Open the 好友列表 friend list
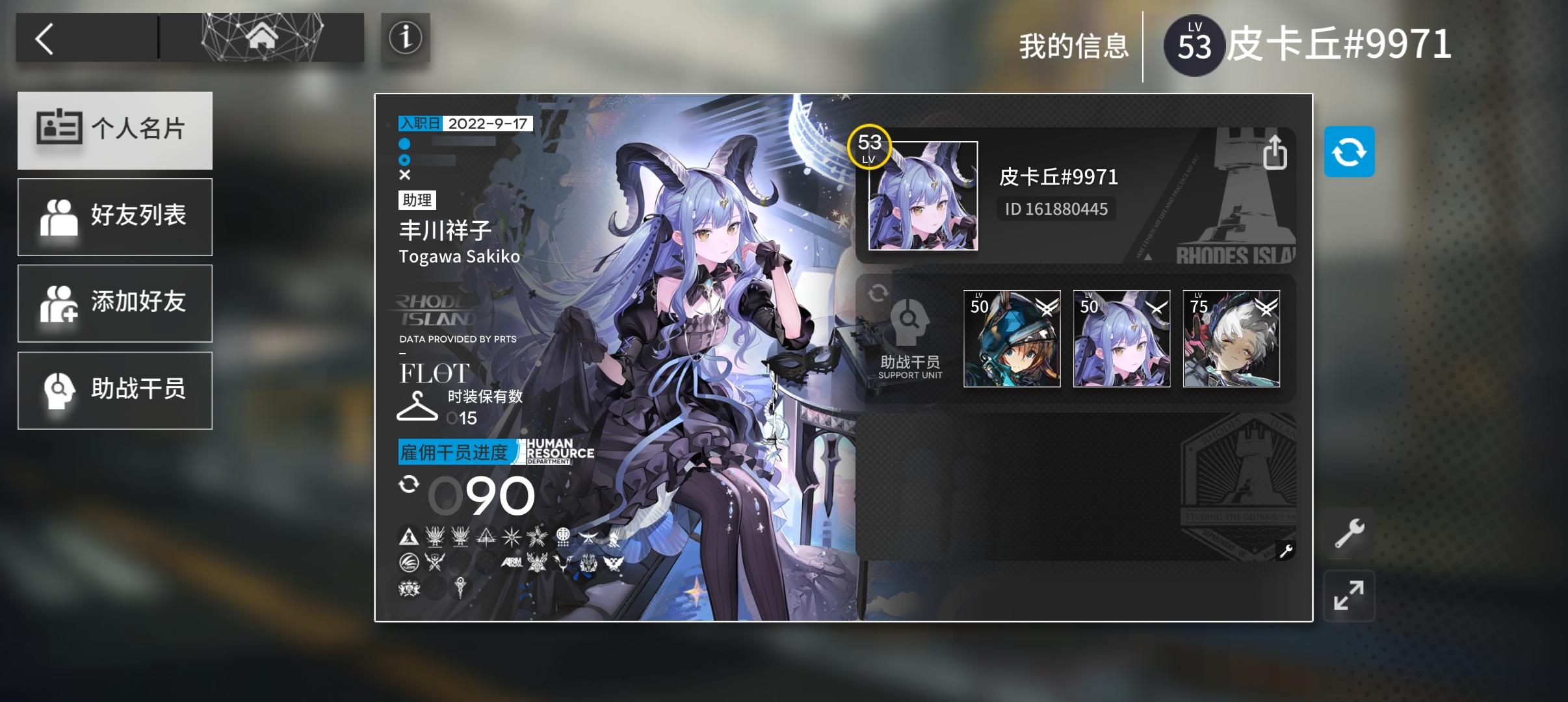 click(x=115, y=216)
